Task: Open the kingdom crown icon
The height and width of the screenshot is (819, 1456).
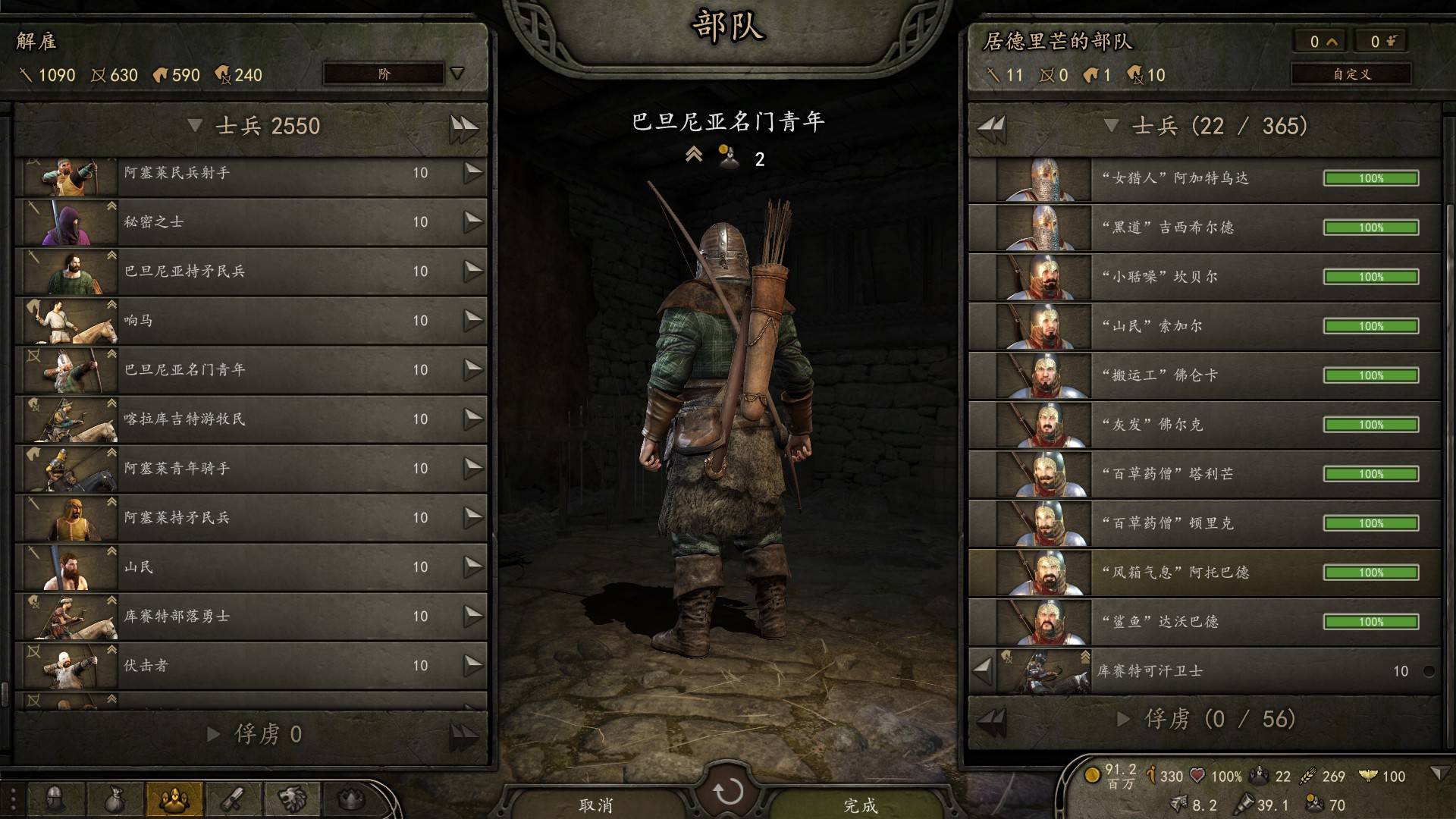Action: tap(351, 799)
